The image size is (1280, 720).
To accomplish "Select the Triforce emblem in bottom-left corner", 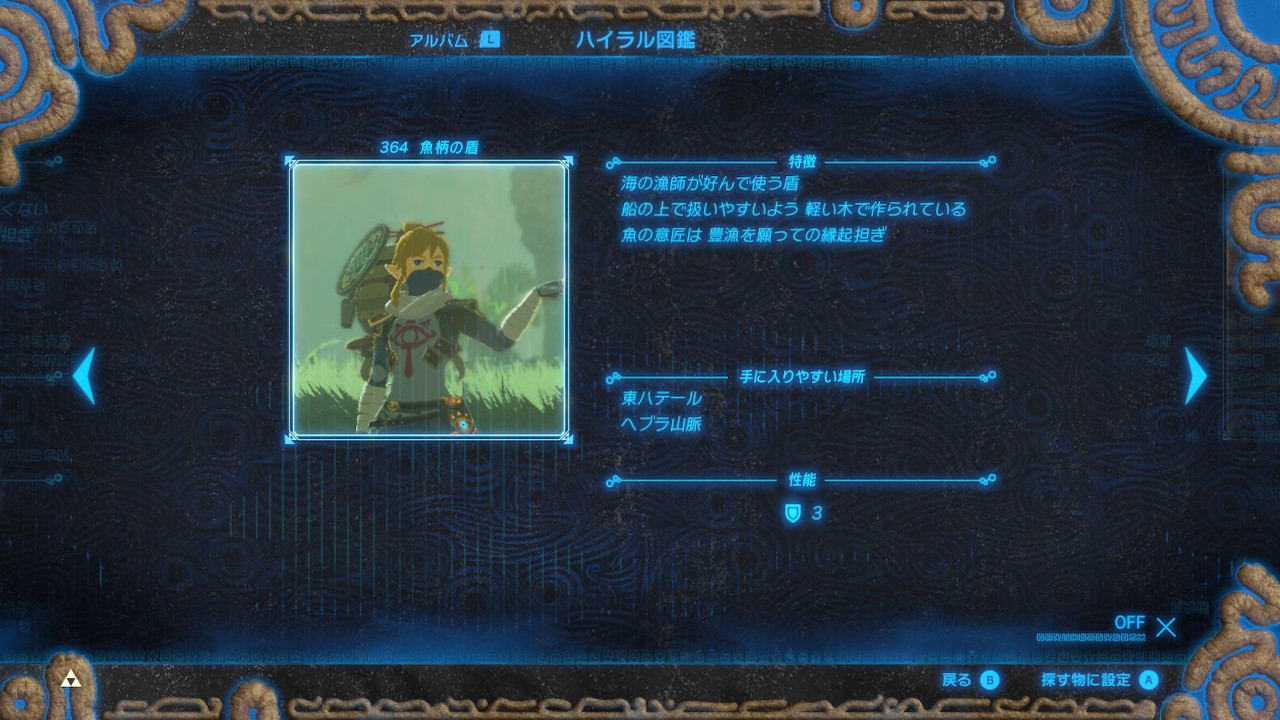I will 70,677.
